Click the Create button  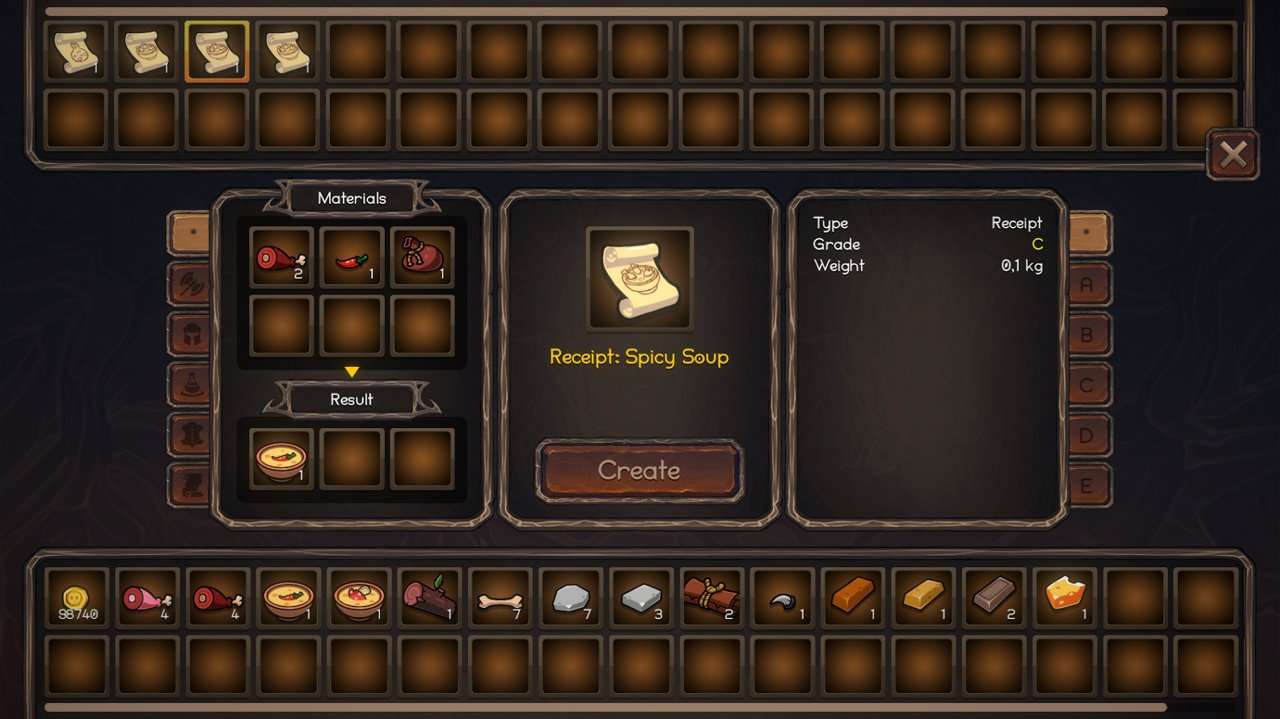point(639,470)
